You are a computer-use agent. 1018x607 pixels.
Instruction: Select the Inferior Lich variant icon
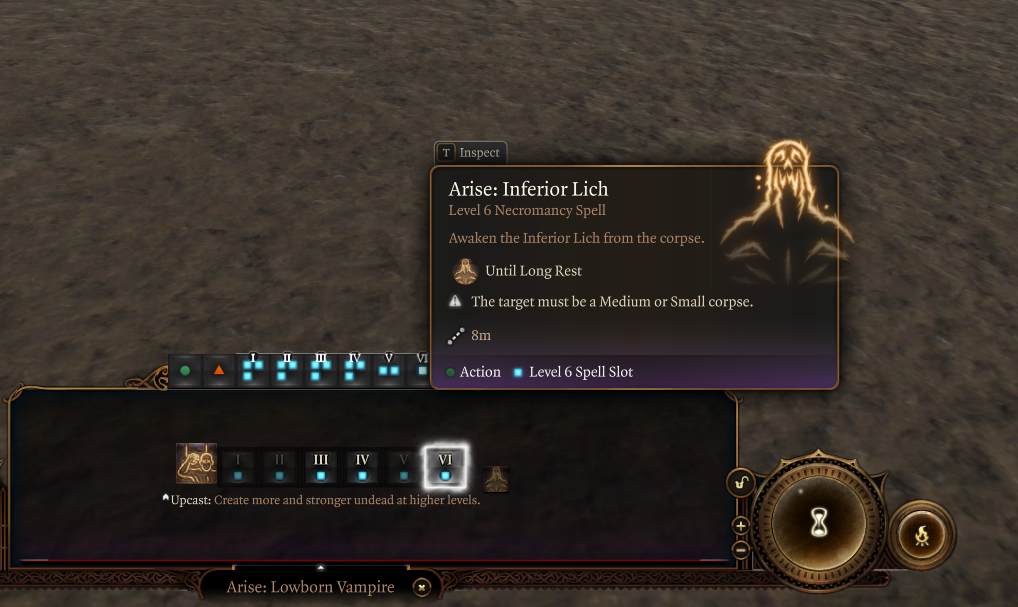coord(497,479)
